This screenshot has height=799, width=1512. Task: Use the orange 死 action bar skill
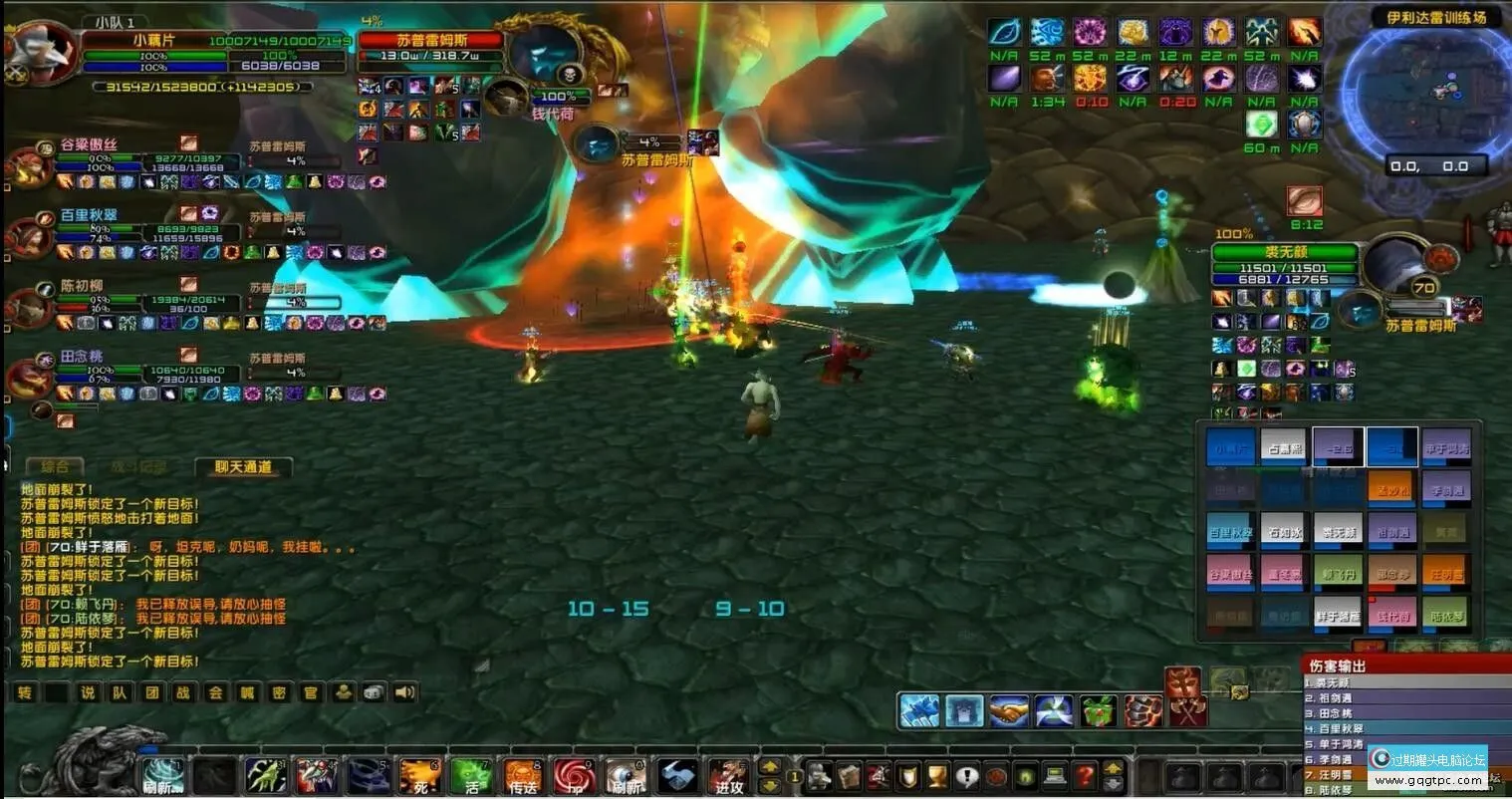click(419, 776)
